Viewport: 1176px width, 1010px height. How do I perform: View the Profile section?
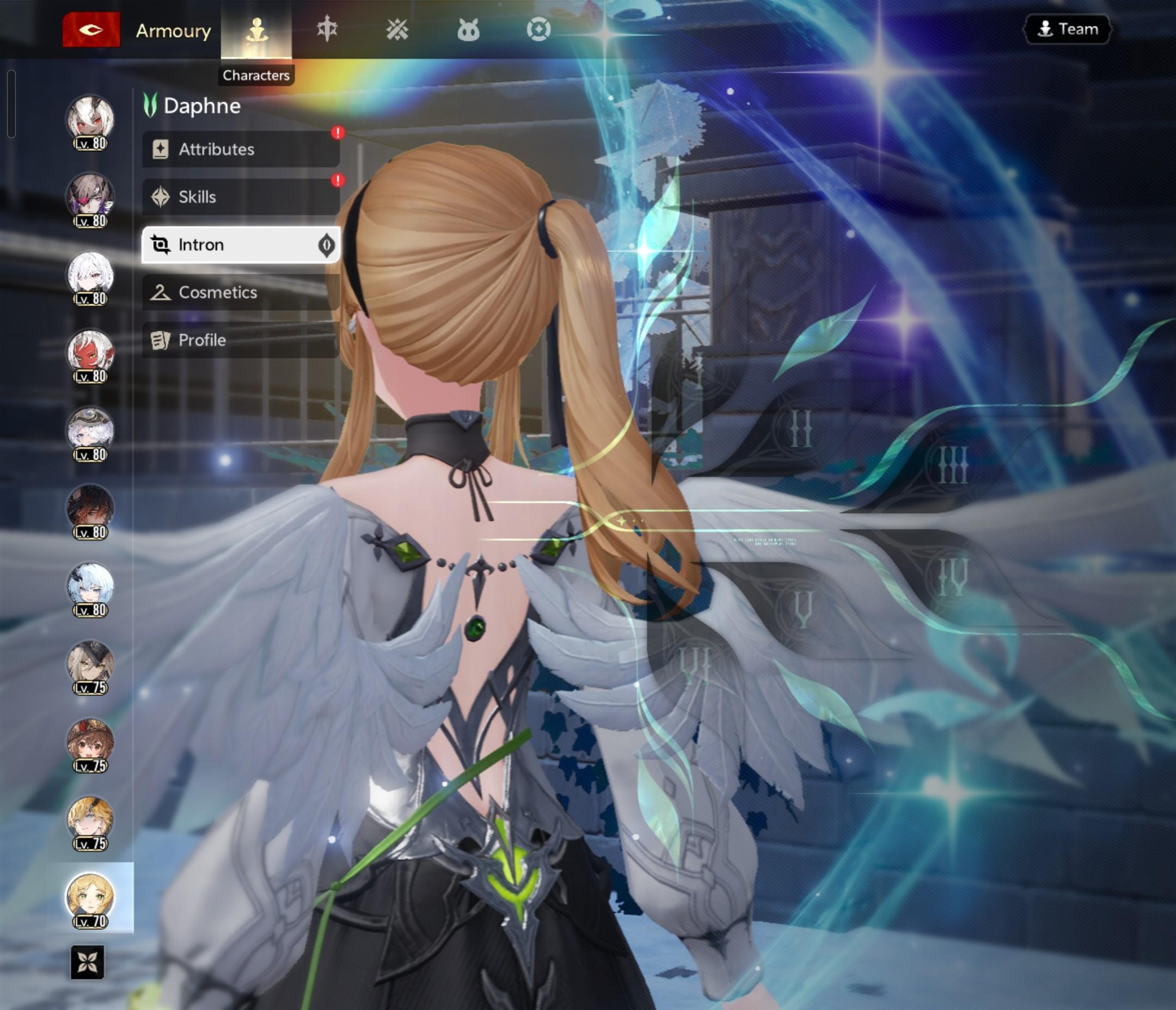pos(241,340)
